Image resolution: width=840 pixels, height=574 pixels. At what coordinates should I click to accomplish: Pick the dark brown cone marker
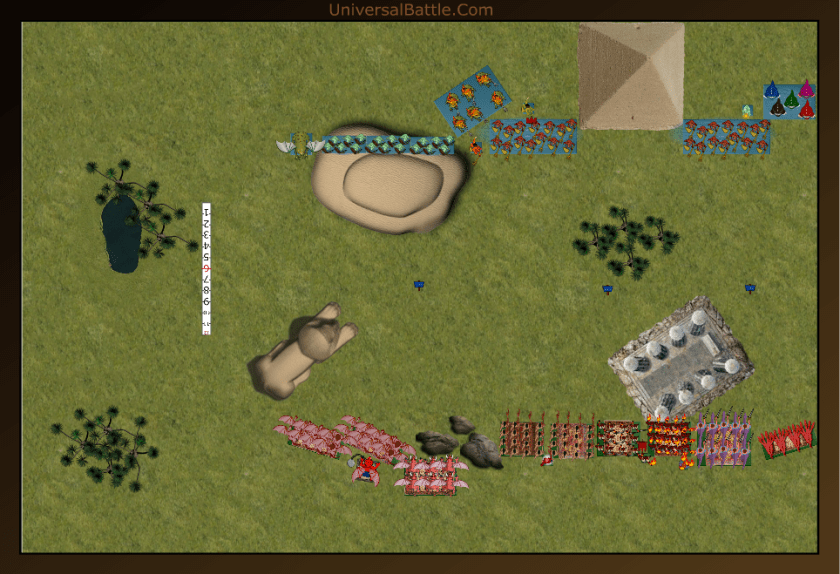(x=777, y=108)
